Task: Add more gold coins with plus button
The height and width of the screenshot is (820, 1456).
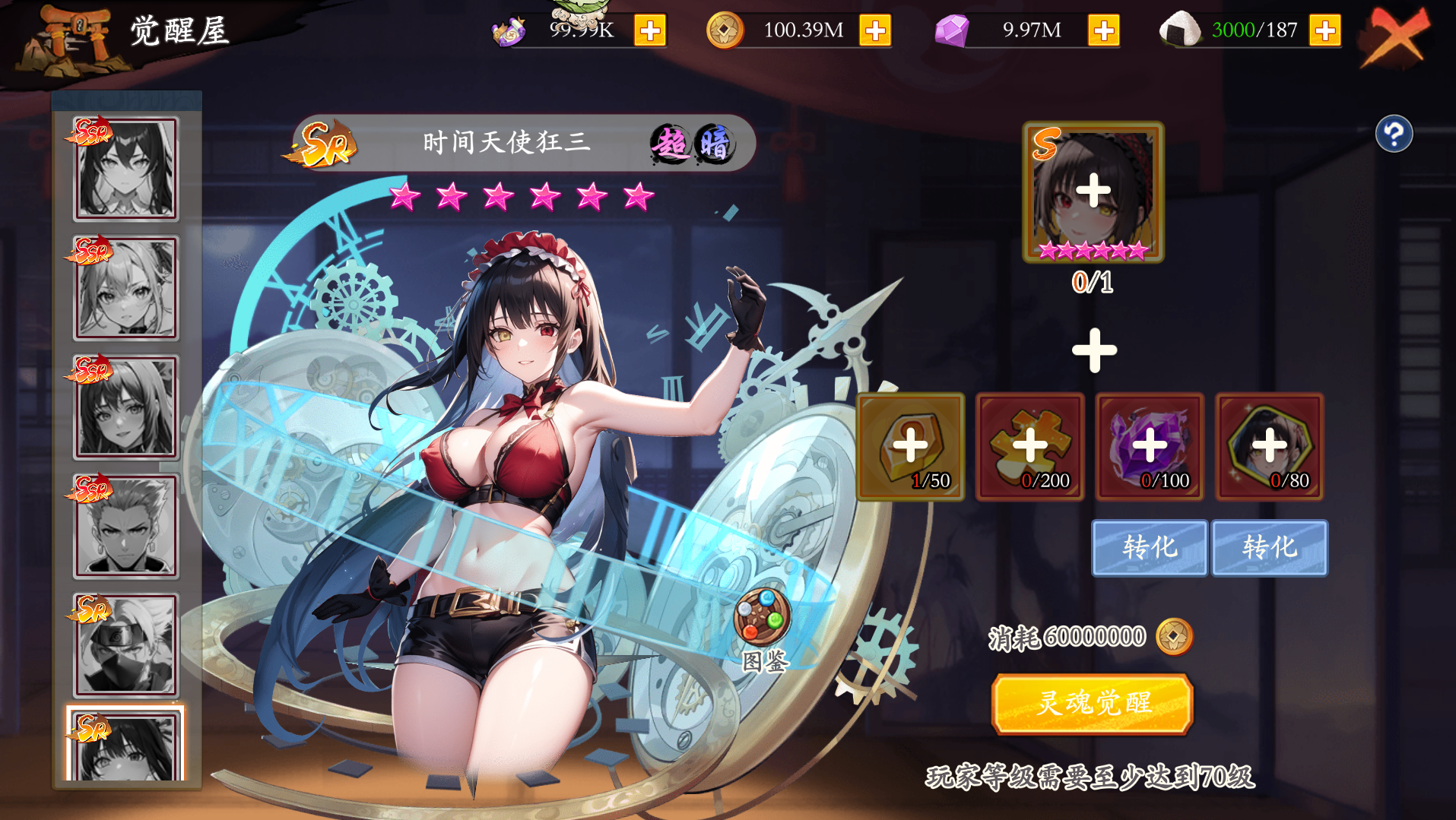Action: coord(875,31)
